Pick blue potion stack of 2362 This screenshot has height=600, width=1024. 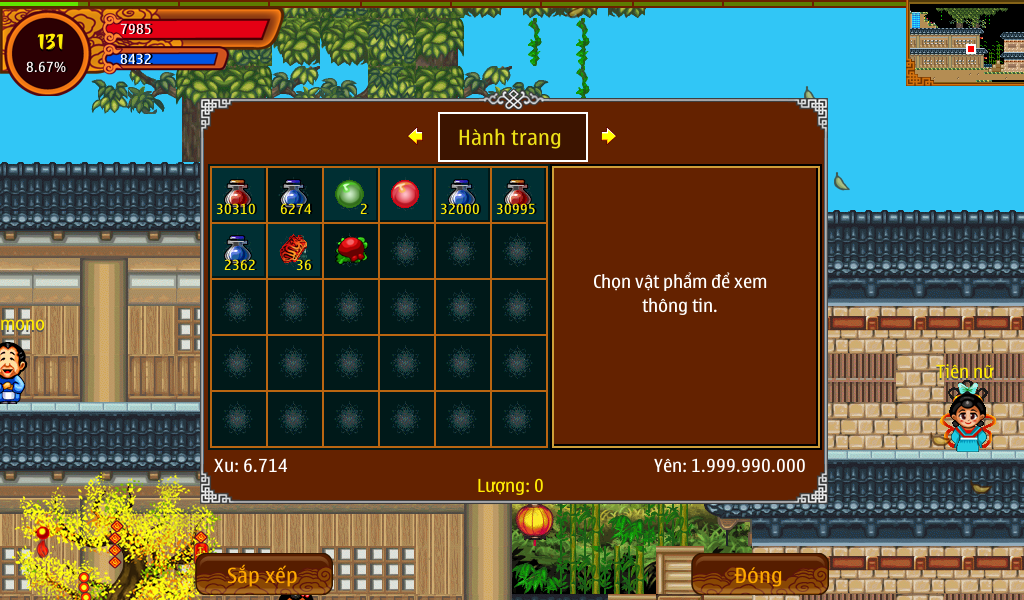pyautogui.click(x=238, y=251)
